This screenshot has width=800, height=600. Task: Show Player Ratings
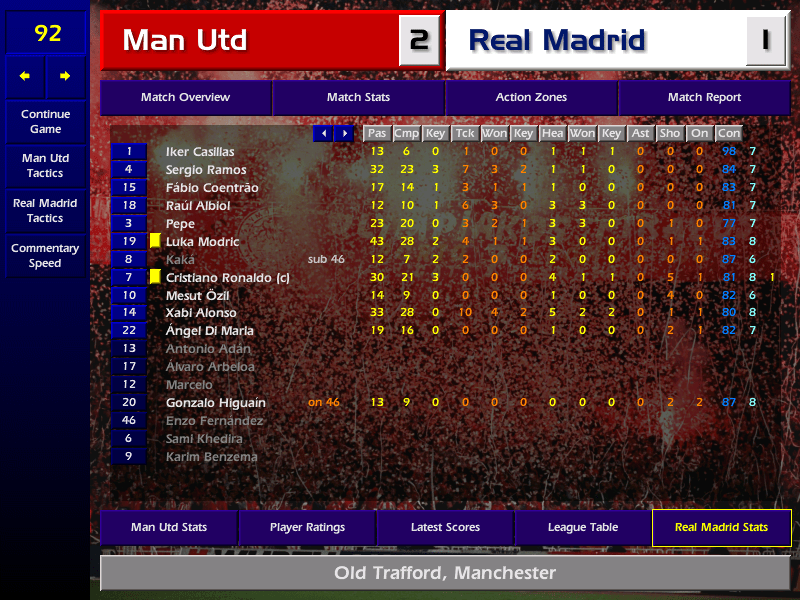coord(307,527)
